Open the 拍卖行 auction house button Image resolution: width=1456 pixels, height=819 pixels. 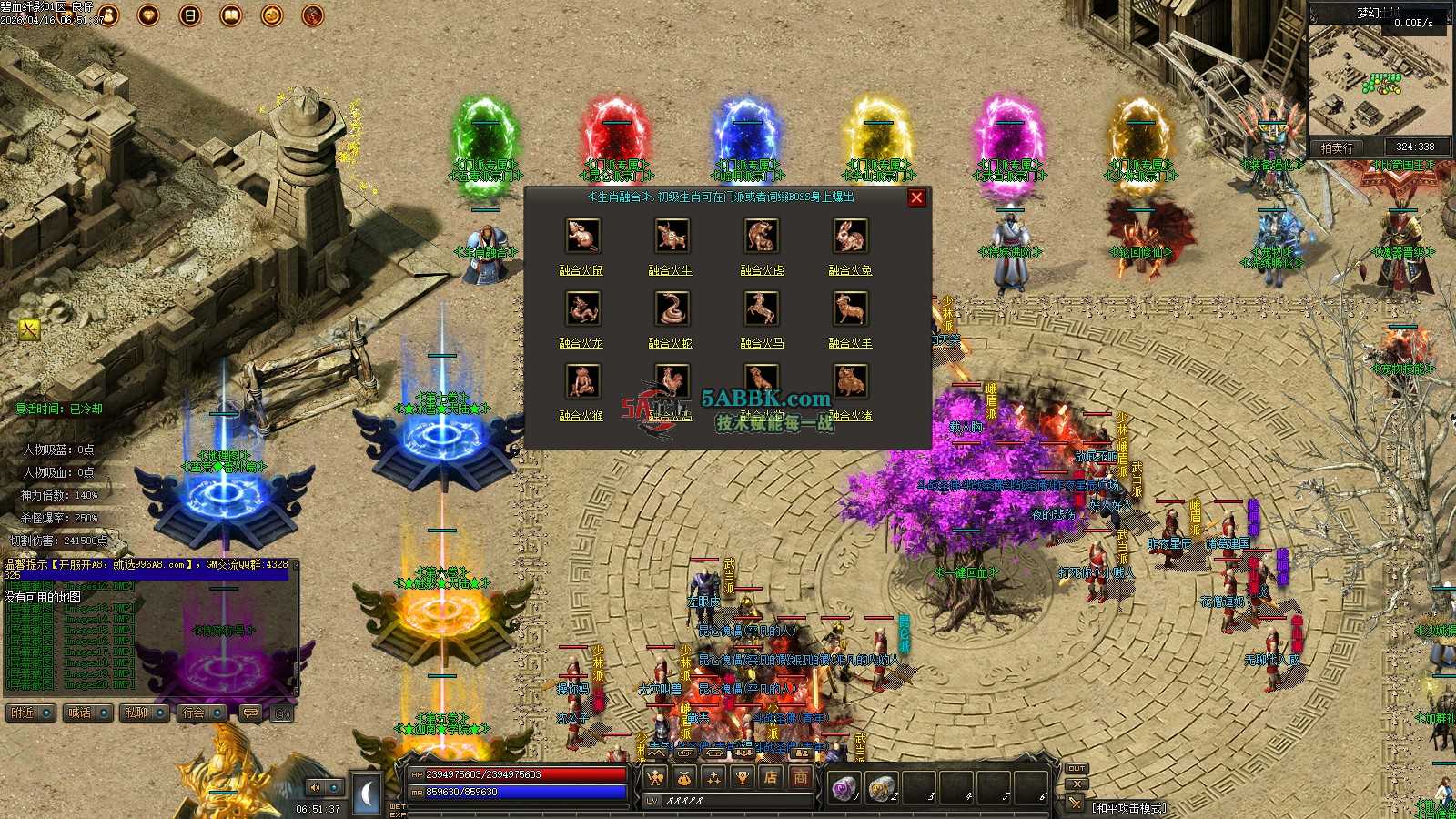(x=1337, y=147)
